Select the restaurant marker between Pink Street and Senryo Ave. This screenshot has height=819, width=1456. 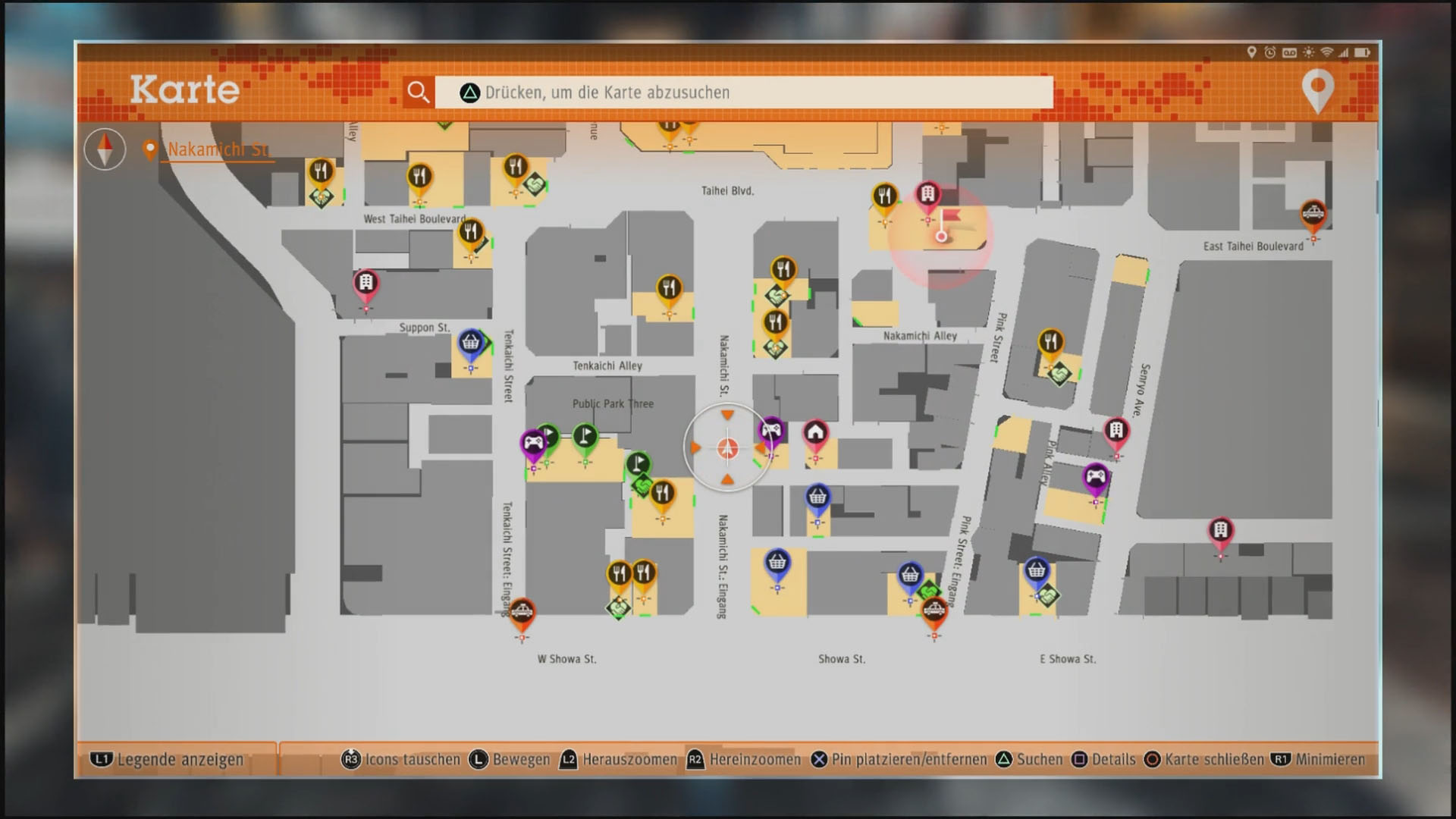tap(1050, 343)
